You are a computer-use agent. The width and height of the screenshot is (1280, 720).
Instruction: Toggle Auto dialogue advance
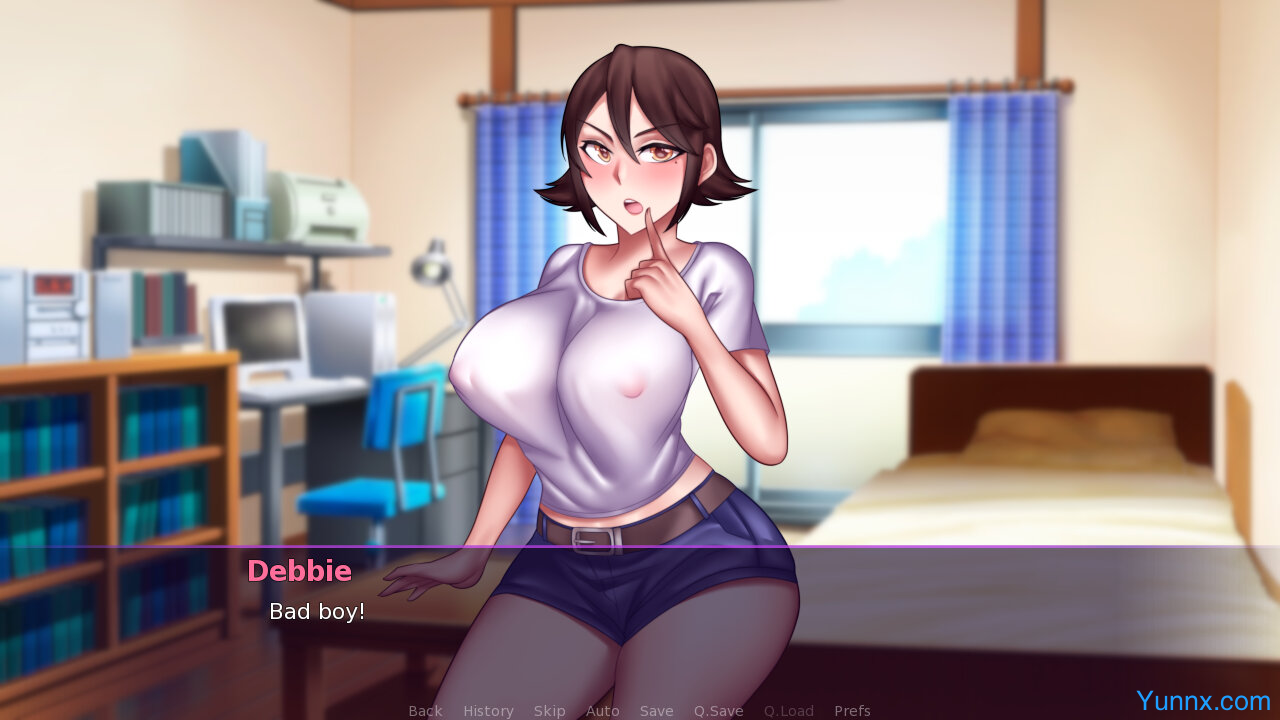602,711
